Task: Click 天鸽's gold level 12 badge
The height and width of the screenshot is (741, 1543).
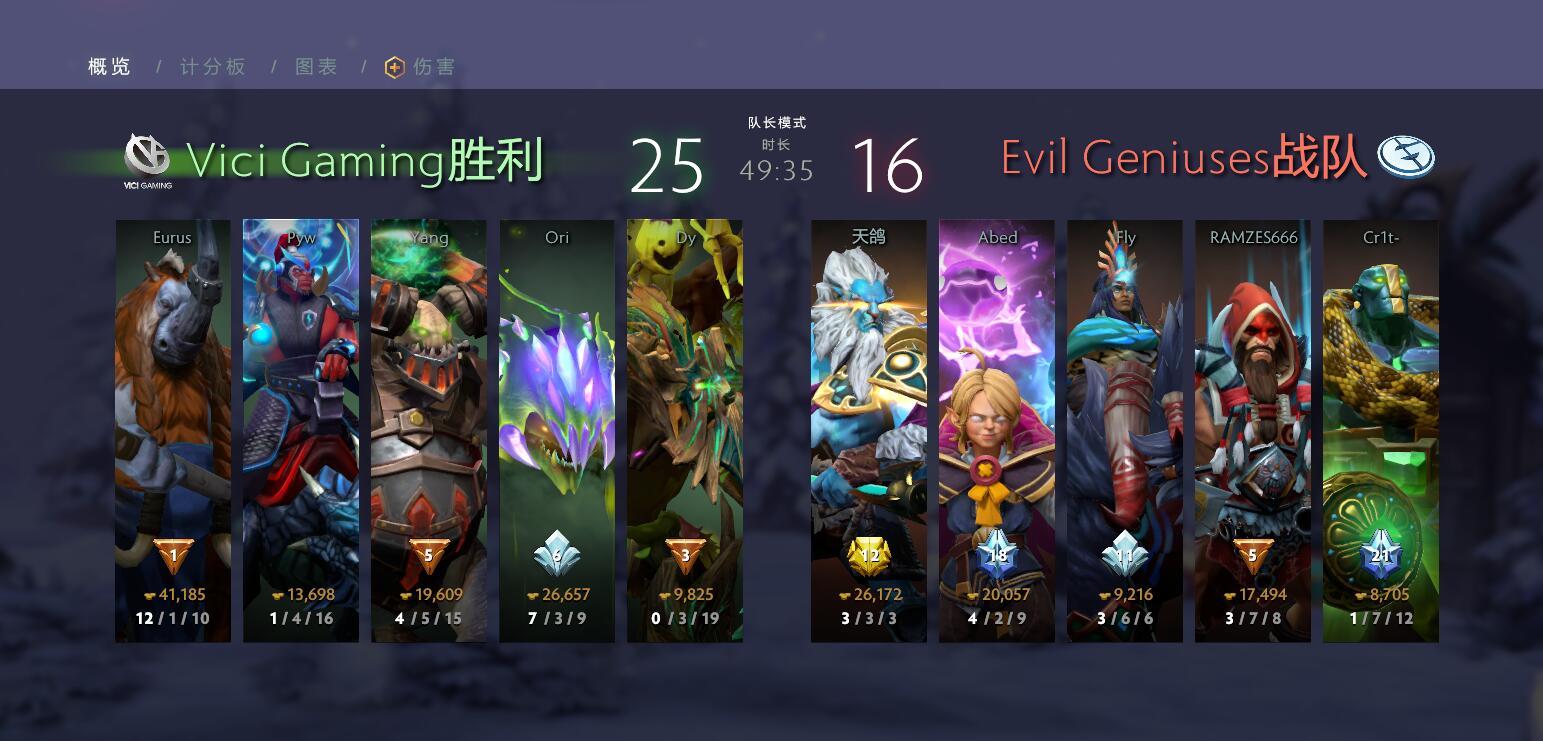Action: (868, 556)
